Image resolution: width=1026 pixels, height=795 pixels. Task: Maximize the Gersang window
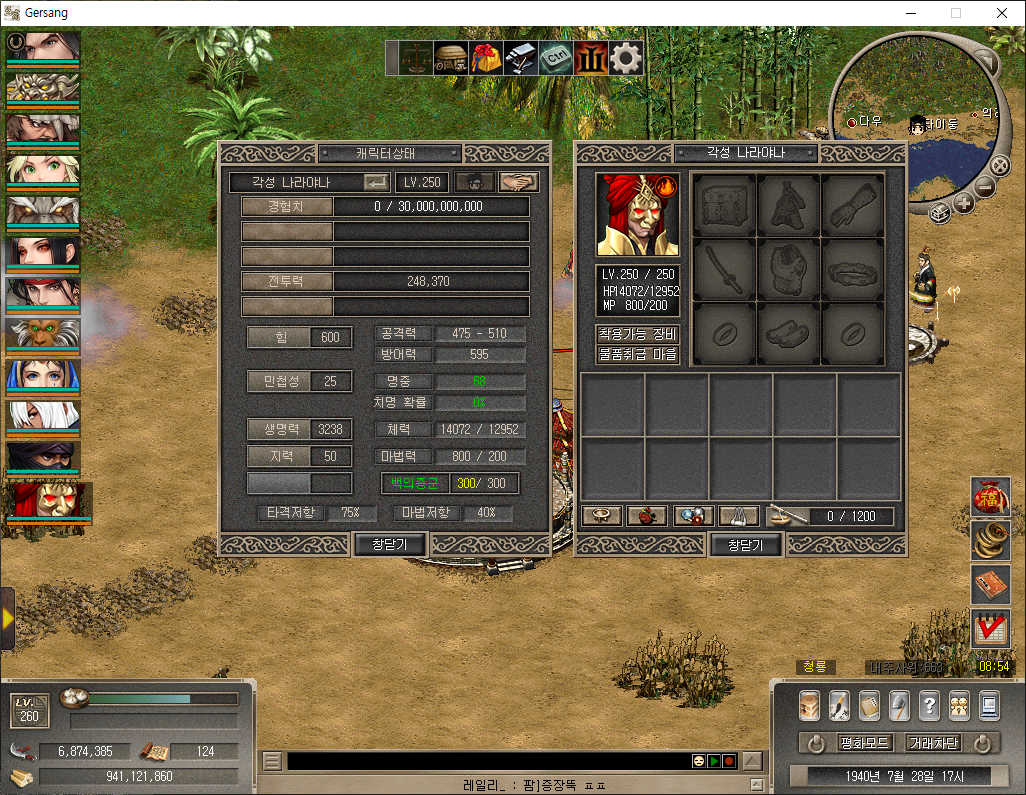click(956, 13)
